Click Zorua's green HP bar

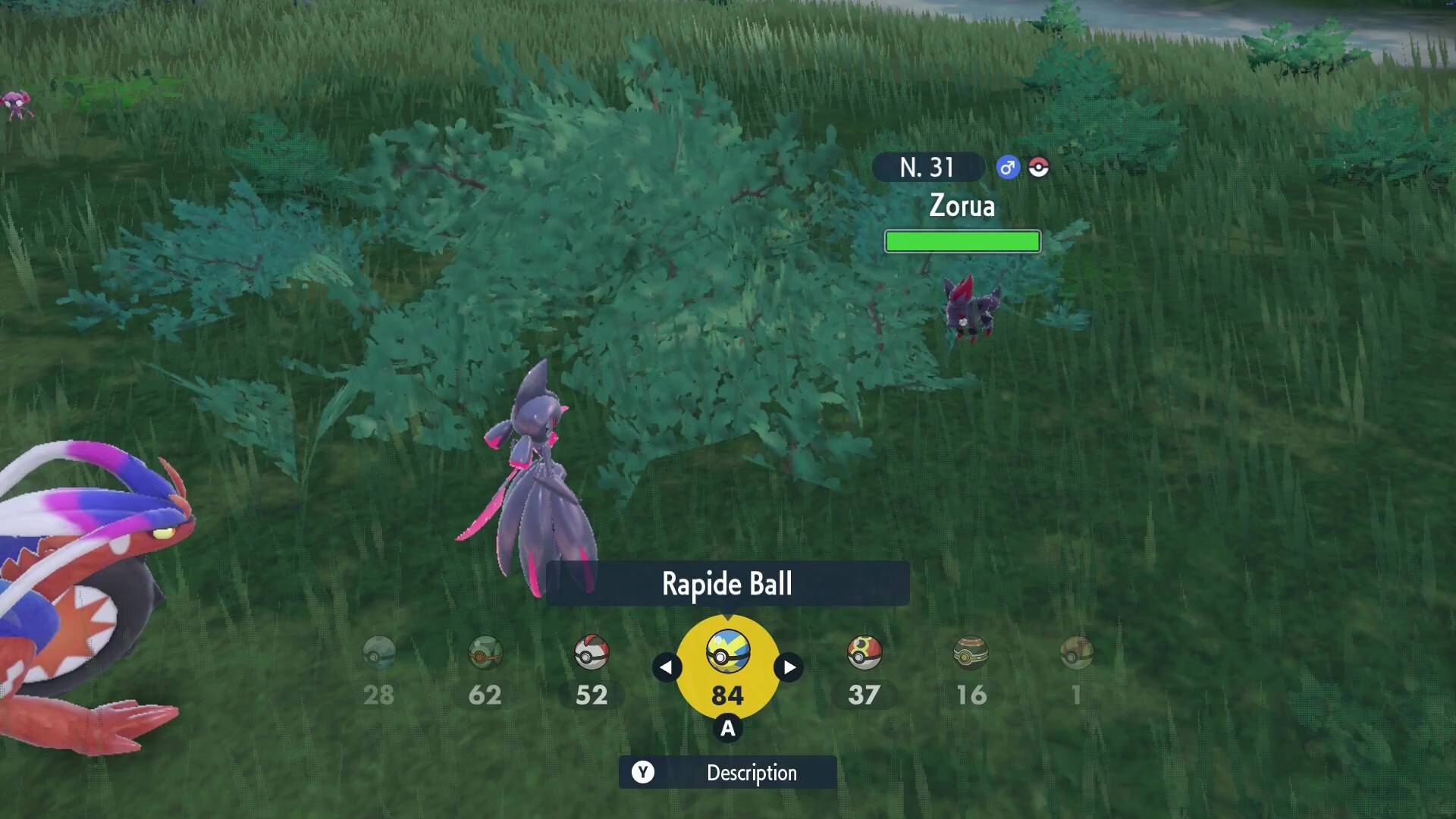click(962, 241)
